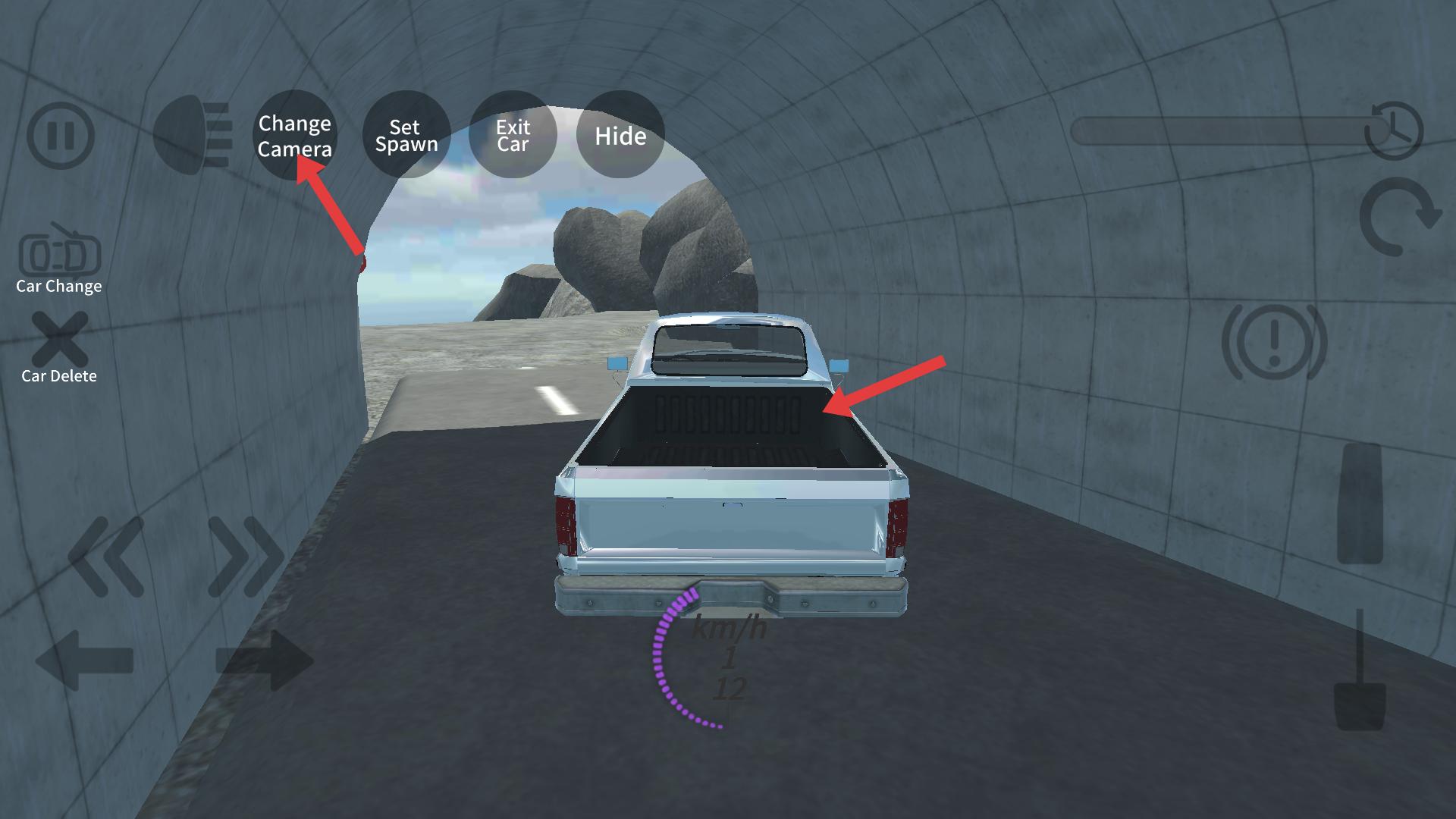
Task: Tap the Change Camera button
Action: 294,135
